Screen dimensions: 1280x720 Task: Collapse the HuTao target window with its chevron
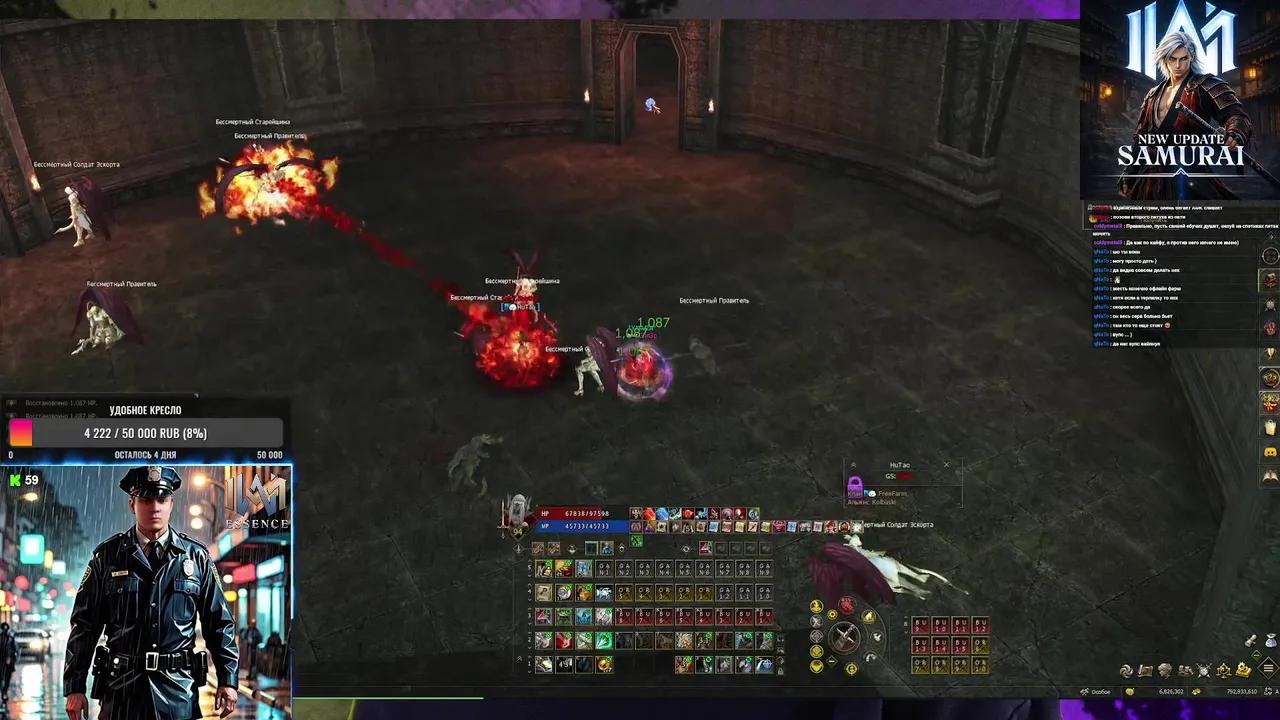point(853,464)
